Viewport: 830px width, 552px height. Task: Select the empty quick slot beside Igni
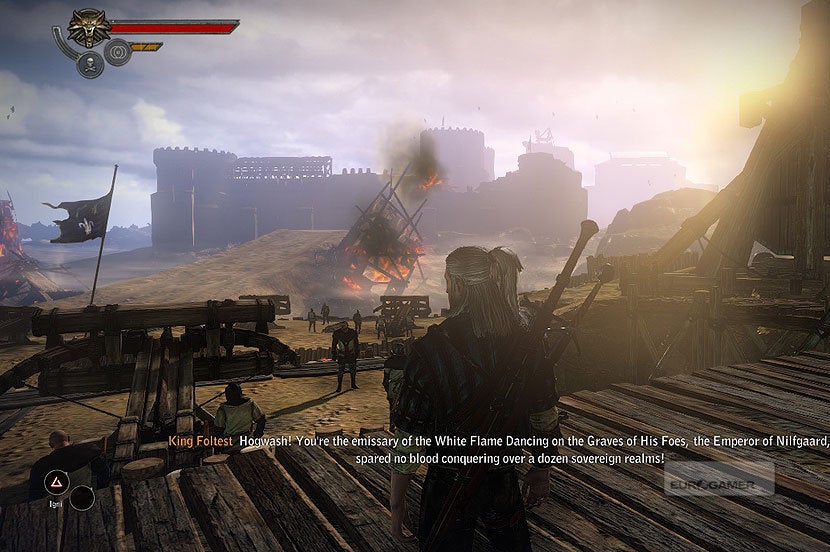coord(82,497)
